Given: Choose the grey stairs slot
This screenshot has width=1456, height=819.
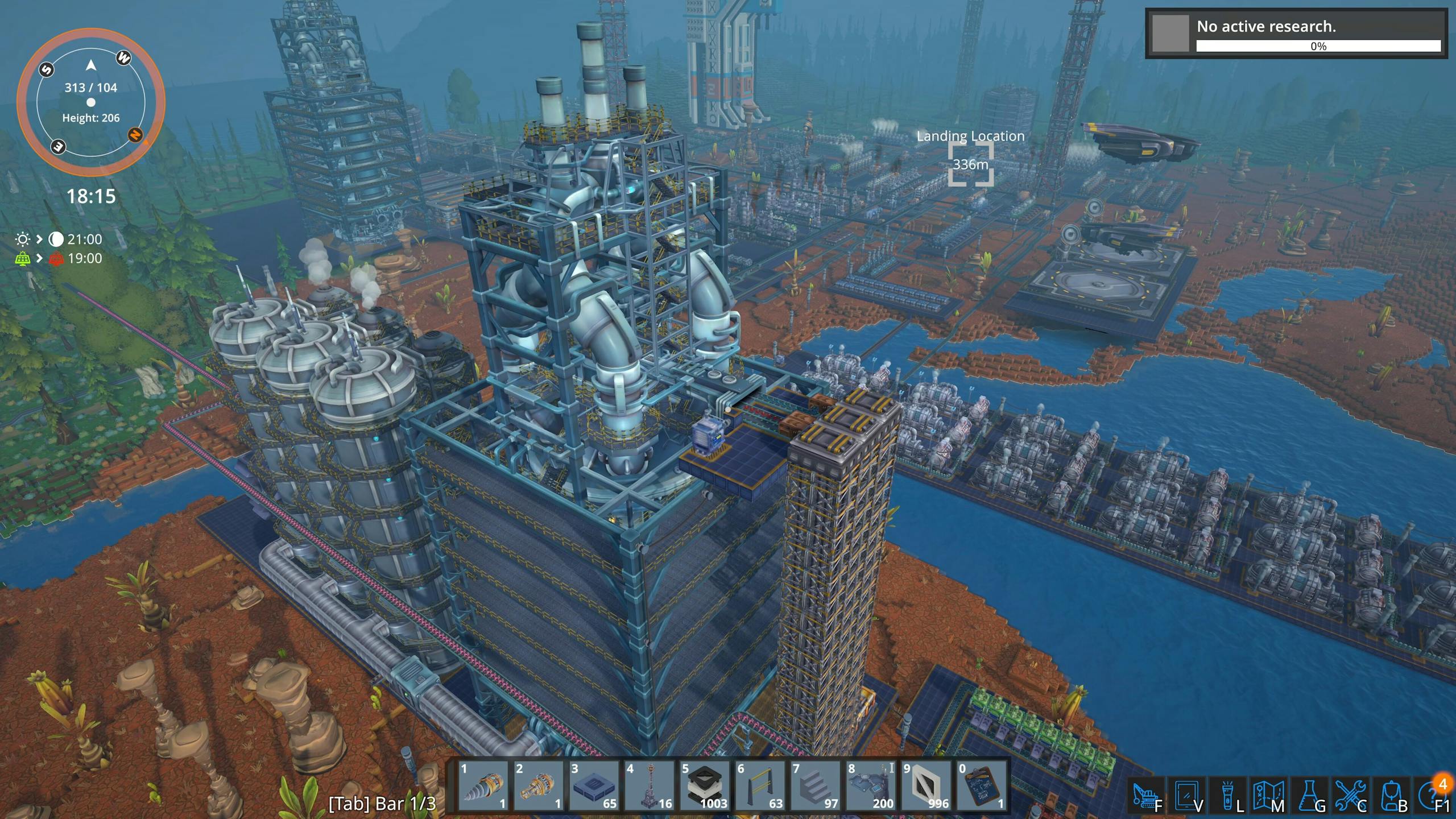Looking at the screenshot, I should pos(816,786).
